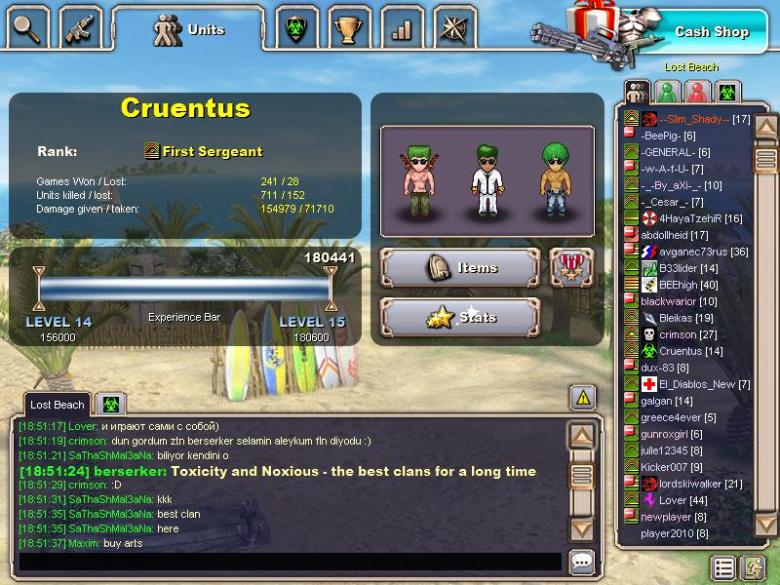This screenshot has height=585, width=780.
Task: Click the chat message input field
Action: [290, 562]
